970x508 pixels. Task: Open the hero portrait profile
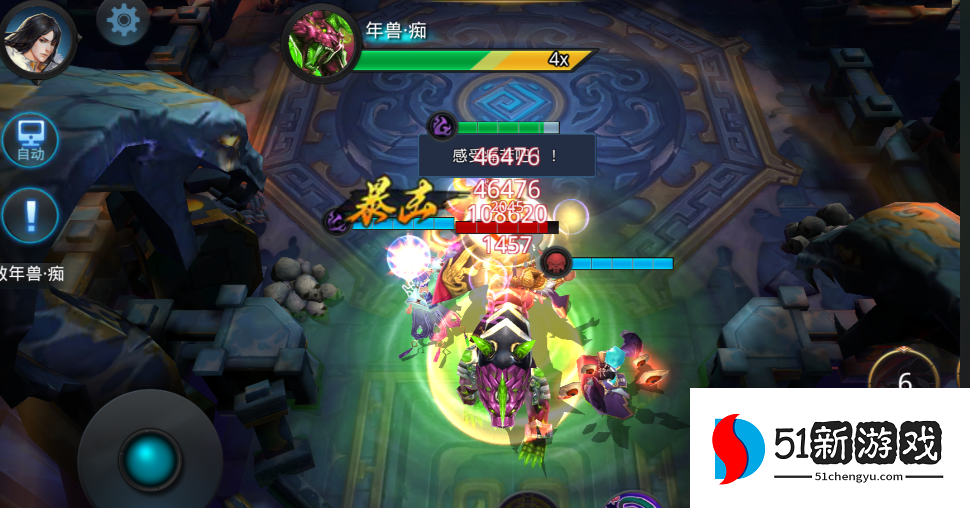[38, 37]
